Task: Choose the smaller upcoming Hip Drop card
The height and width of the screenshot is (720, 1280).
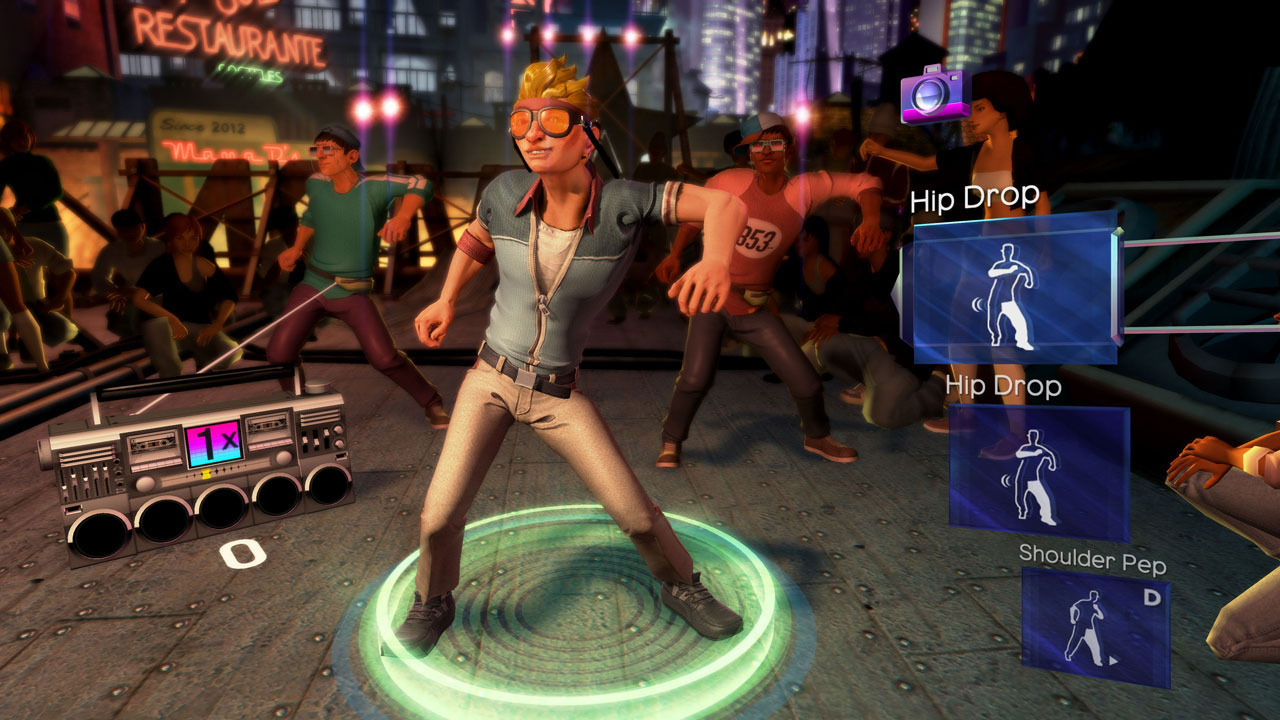Action: tap(1037, 469)
